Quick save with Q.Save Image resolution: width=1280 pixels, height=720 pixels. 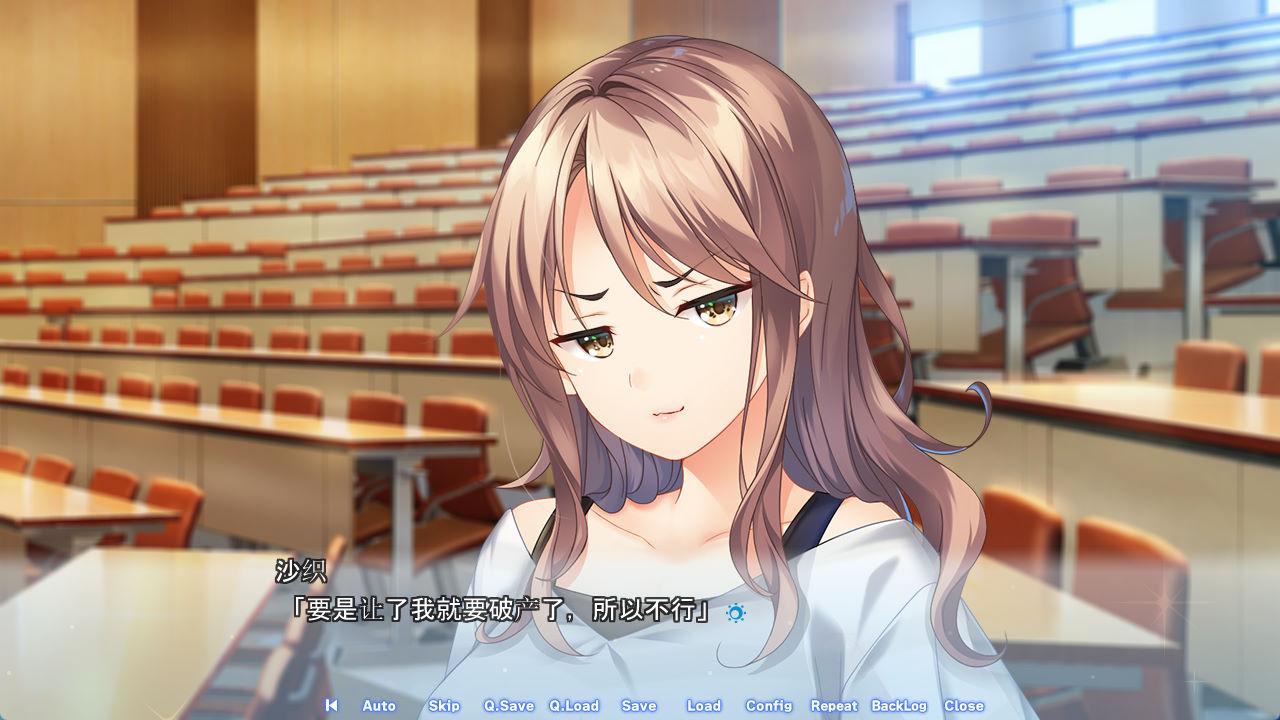(509, 705)
